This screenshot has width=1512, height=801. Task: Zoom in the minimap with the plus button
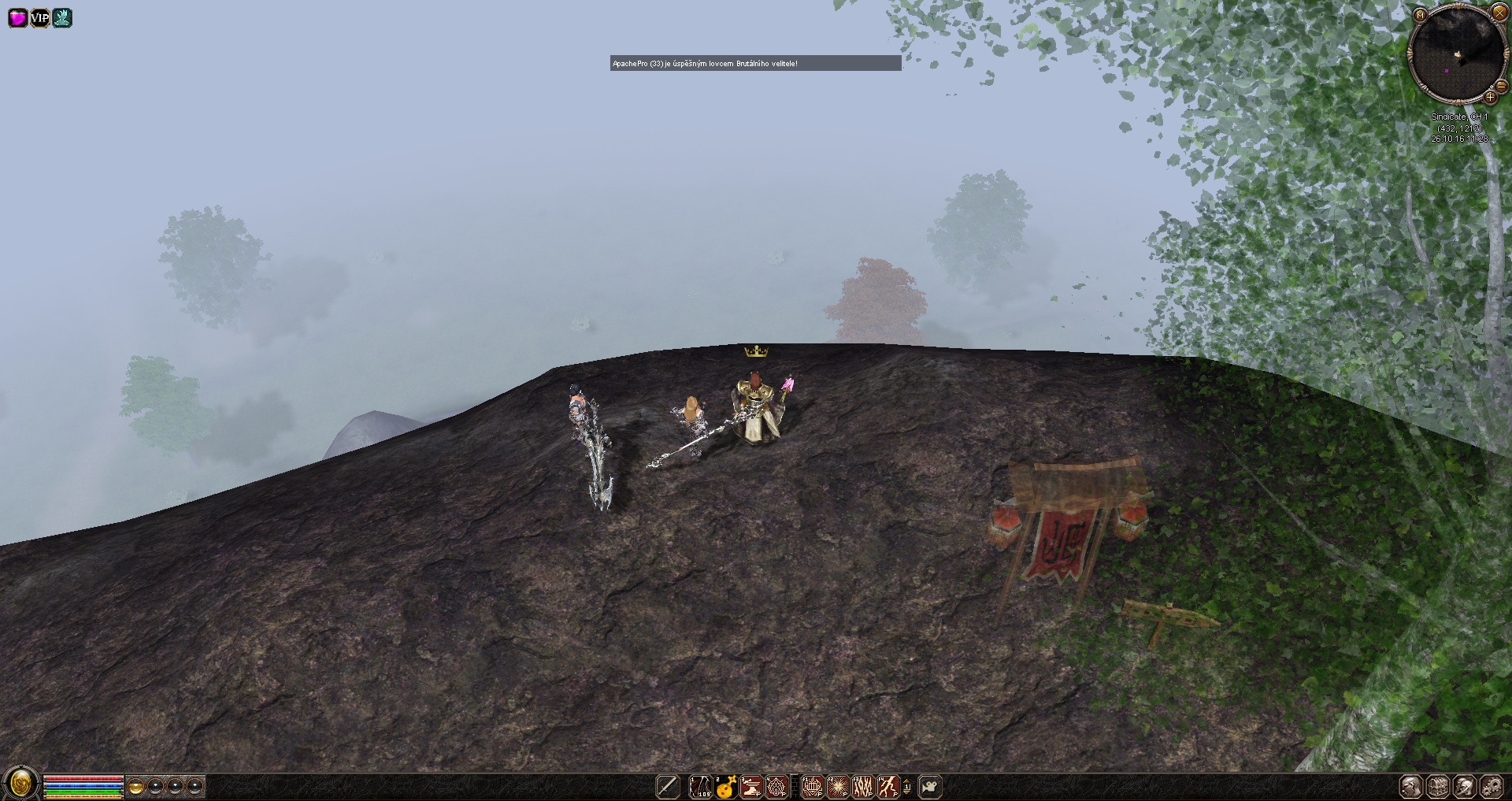coord(1490,98)
